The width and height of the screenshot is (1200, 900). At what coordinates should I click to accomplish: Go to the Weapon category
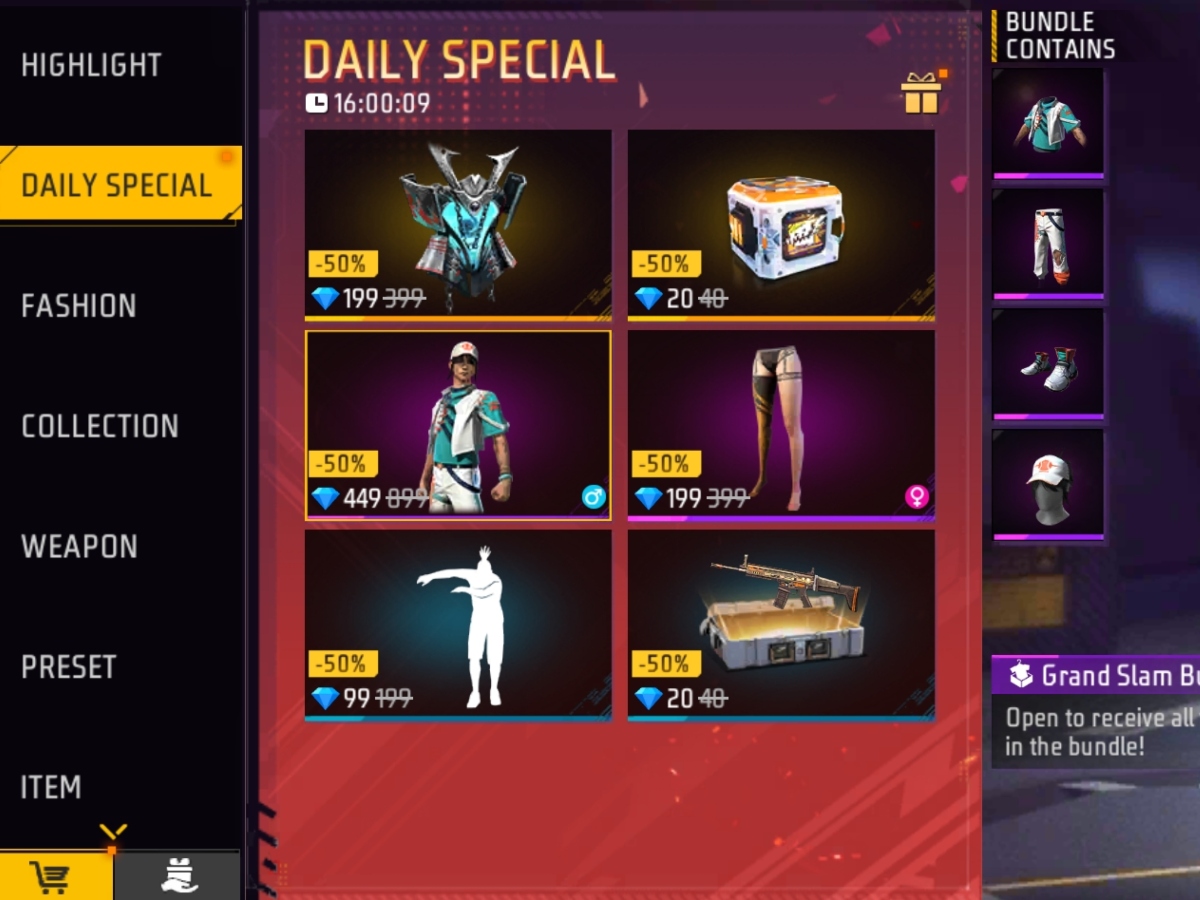79,547
